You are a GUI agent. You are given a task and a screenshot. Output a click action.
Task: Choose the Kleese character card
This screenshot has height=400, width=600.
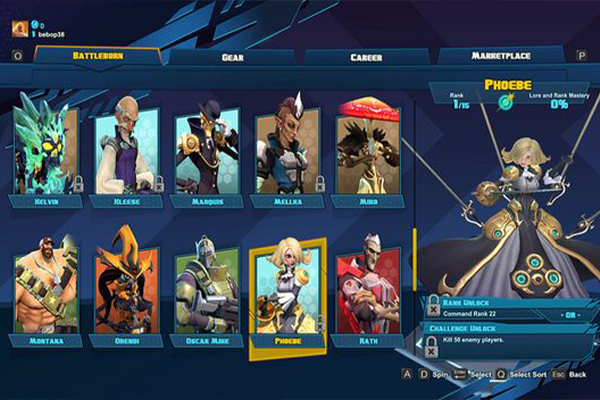pyautogui.click(x=127, y=148)
